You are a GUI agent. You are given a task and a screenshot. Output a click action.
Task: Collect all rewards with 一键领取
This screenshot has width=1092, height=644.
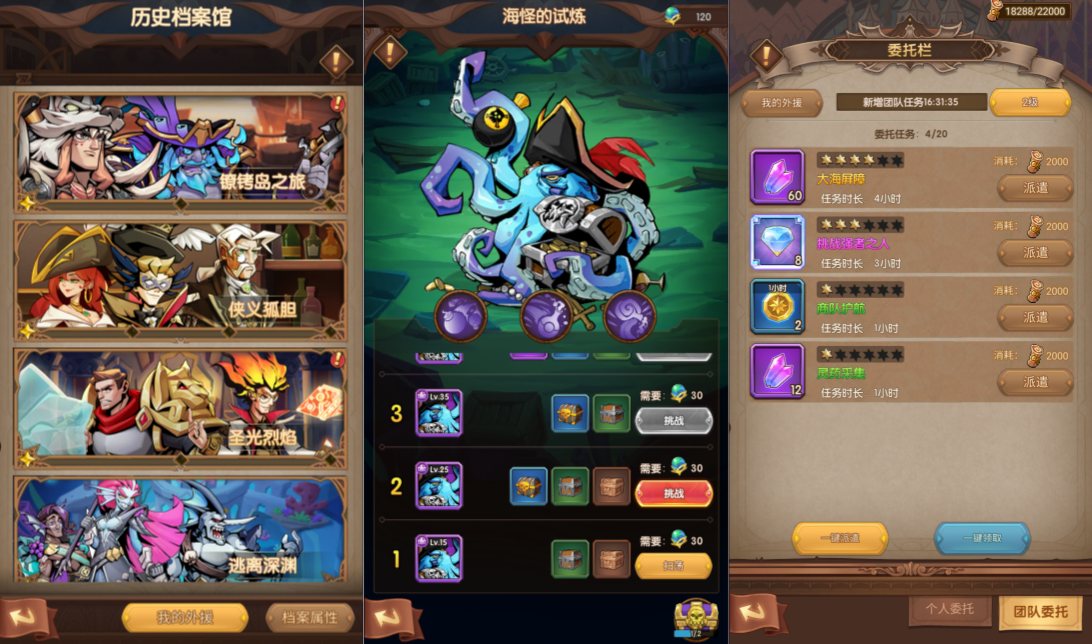pyautogui.click(x=982, y=538)
